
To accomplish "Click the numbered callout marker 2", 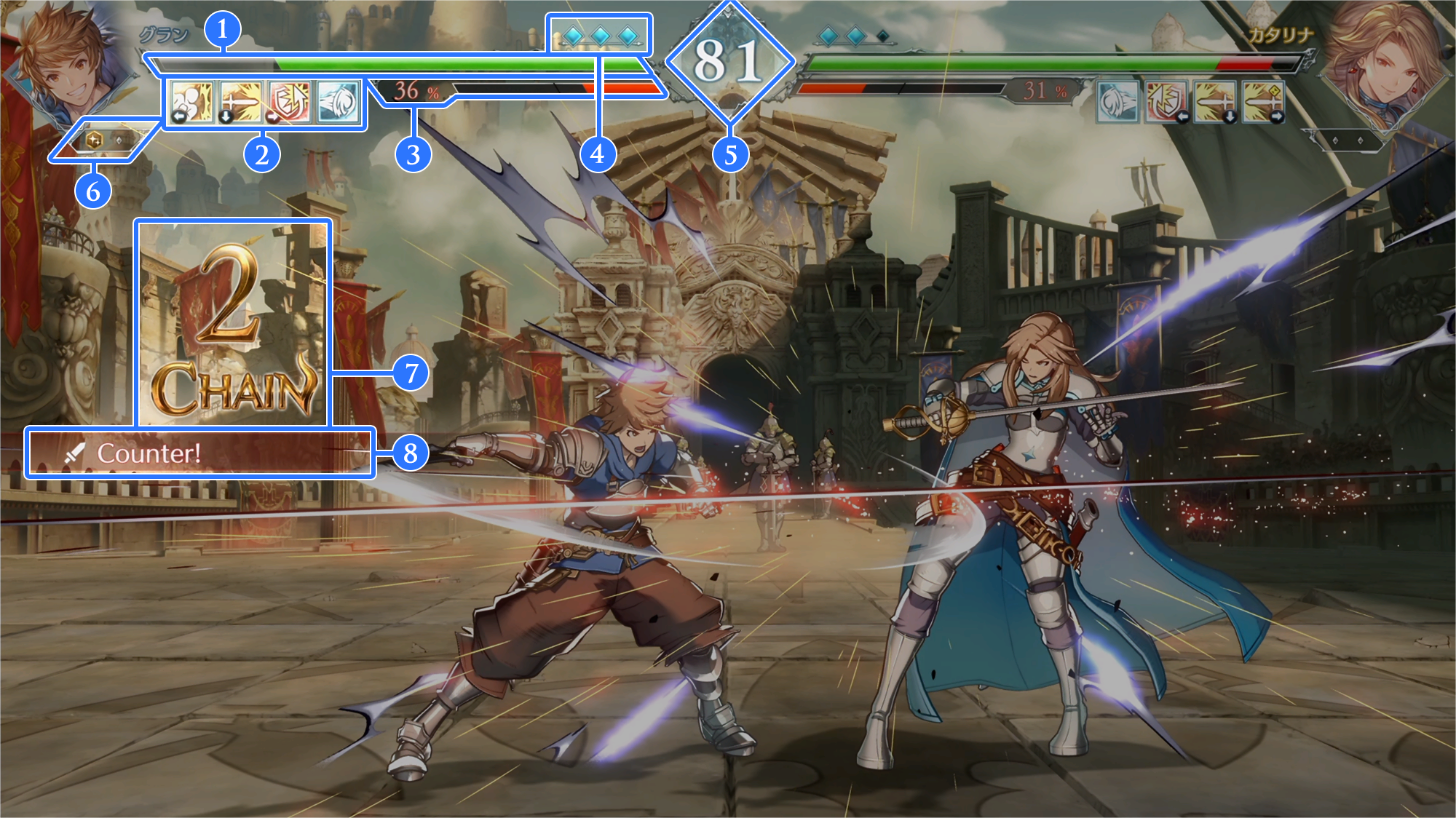I will click(261, 154).
